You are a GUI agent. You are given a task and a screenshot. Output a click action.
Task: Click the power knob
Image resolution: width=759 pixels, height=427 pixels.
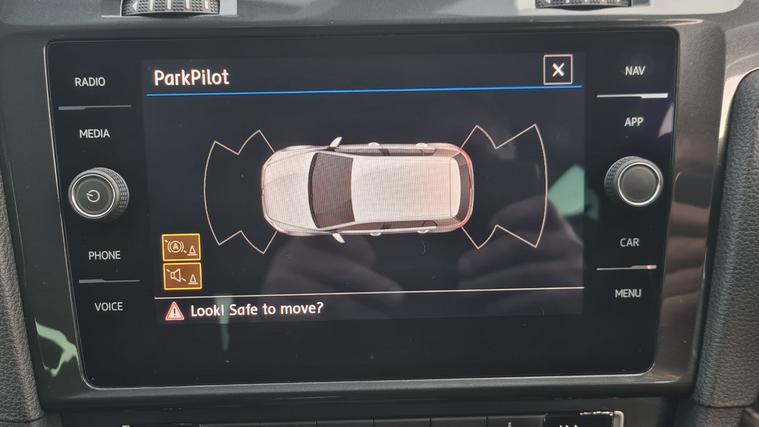tap(98, 194)
